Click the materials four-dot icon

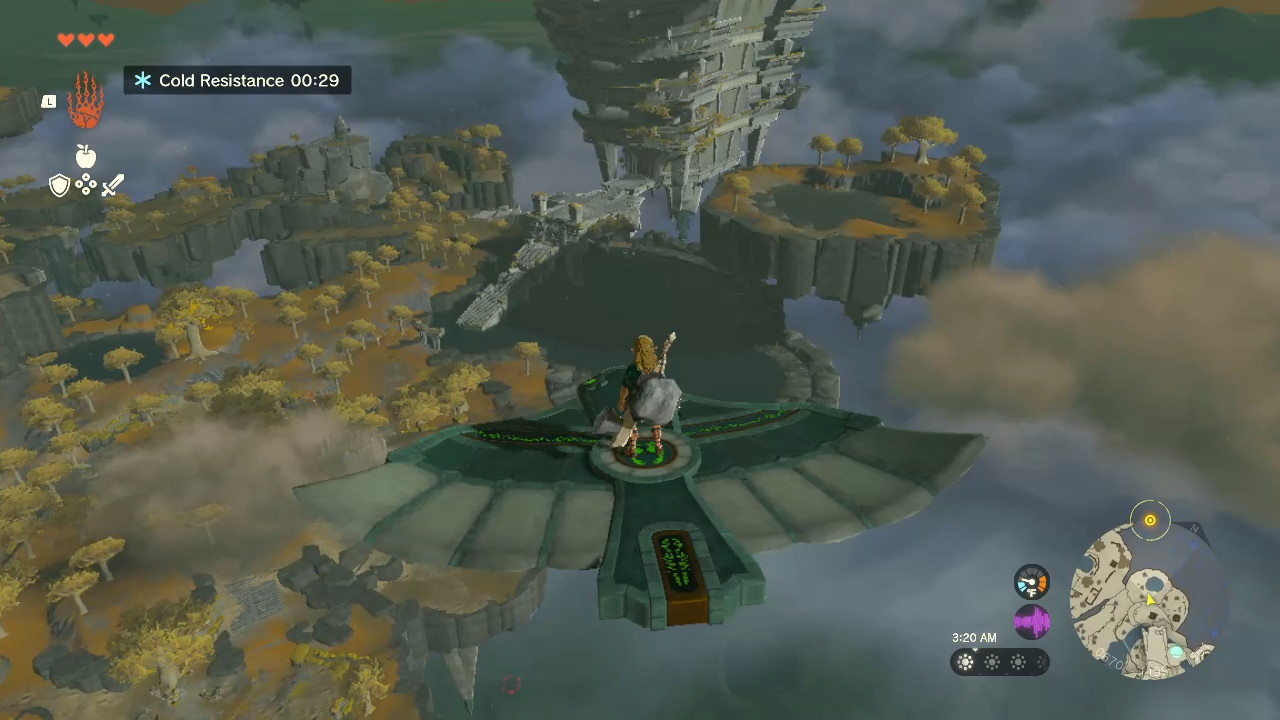click(x=85, y=186)
